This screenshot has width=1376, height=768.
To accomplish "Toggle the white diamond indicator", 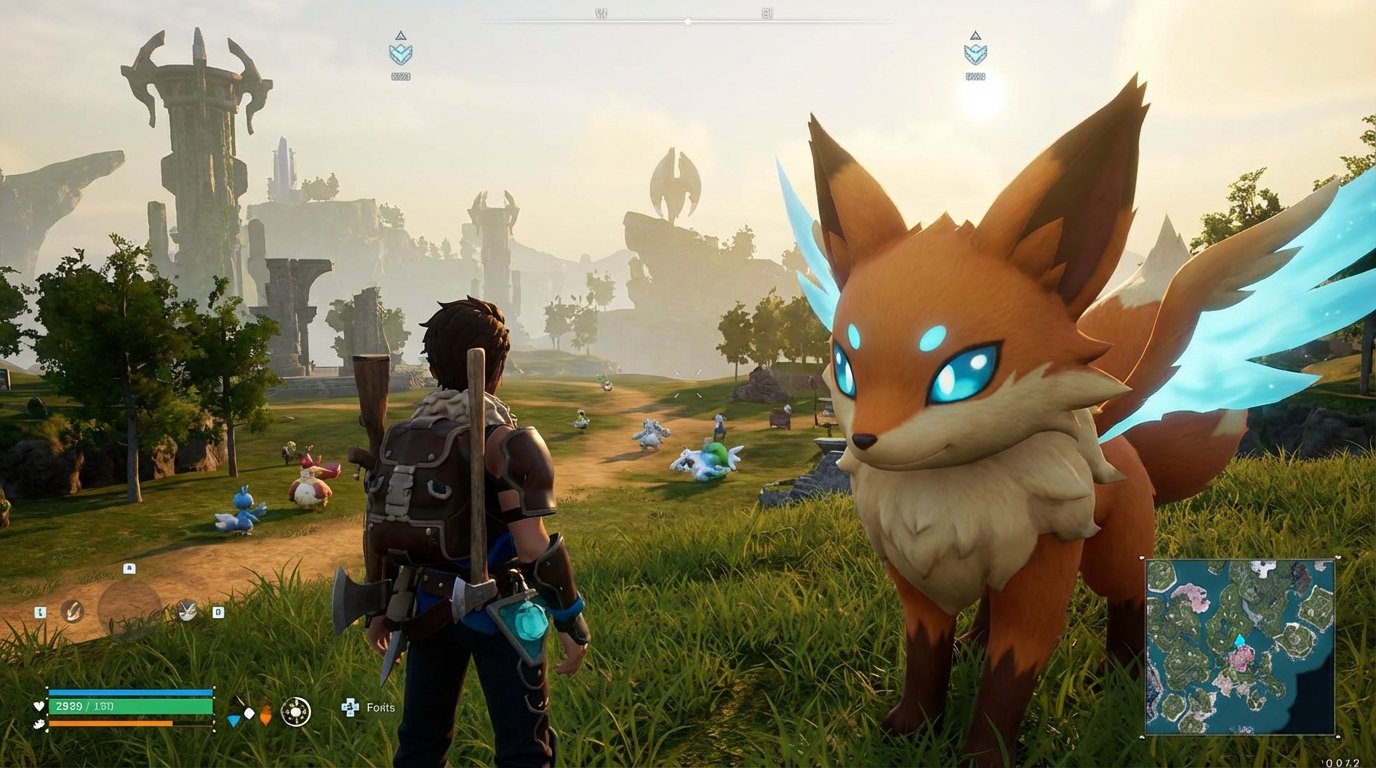I will click(x=249, y=712).
